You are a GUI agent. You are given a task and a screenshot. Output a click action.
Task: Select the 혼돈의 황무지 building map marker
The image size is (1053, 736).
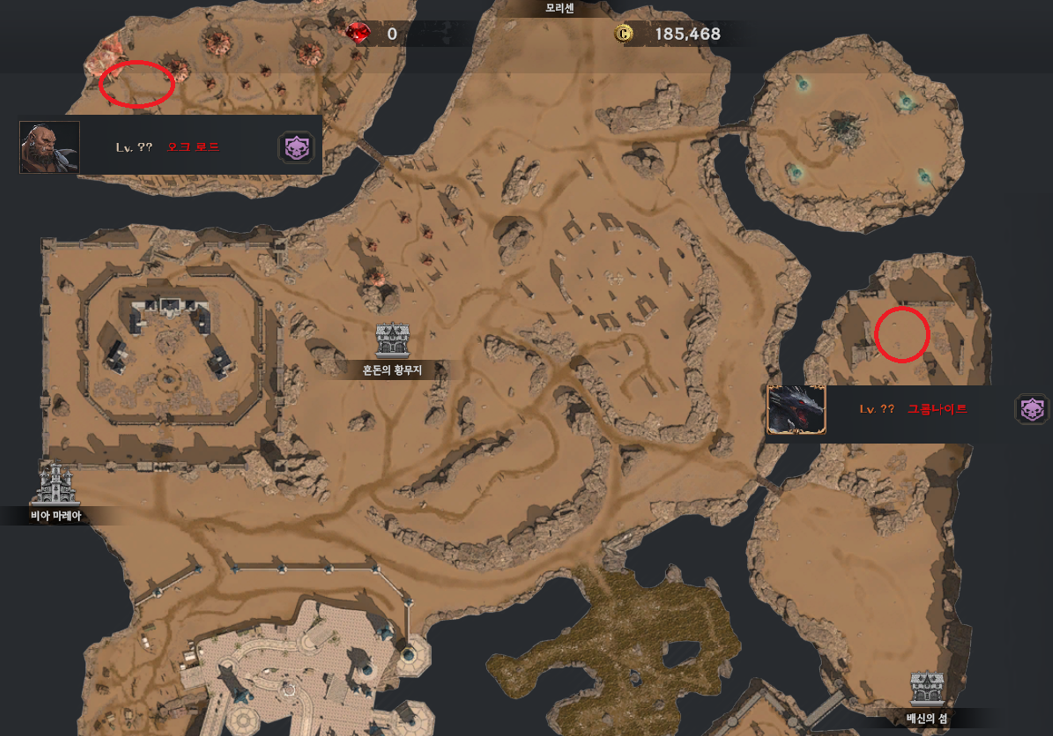point(394,340)
